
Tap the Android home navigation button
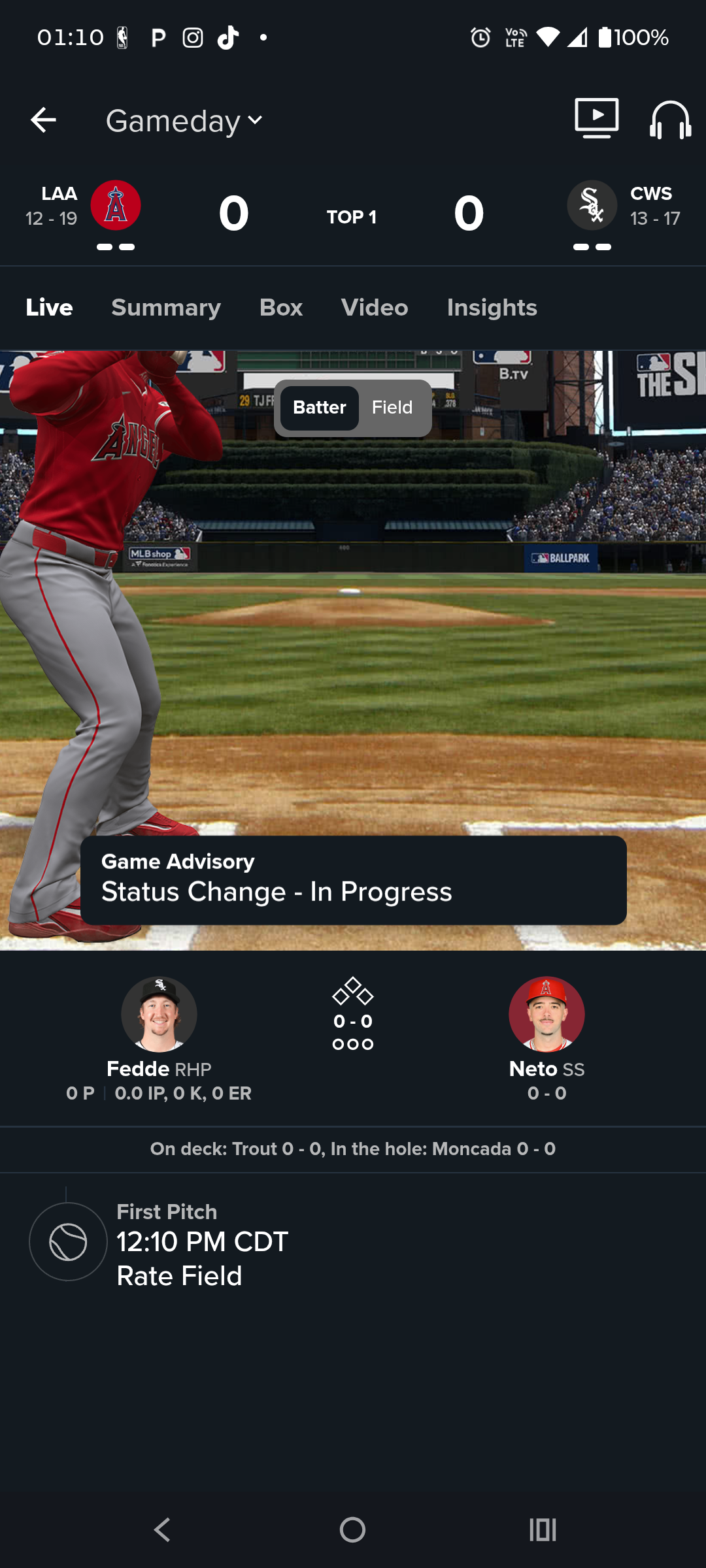352,1529
